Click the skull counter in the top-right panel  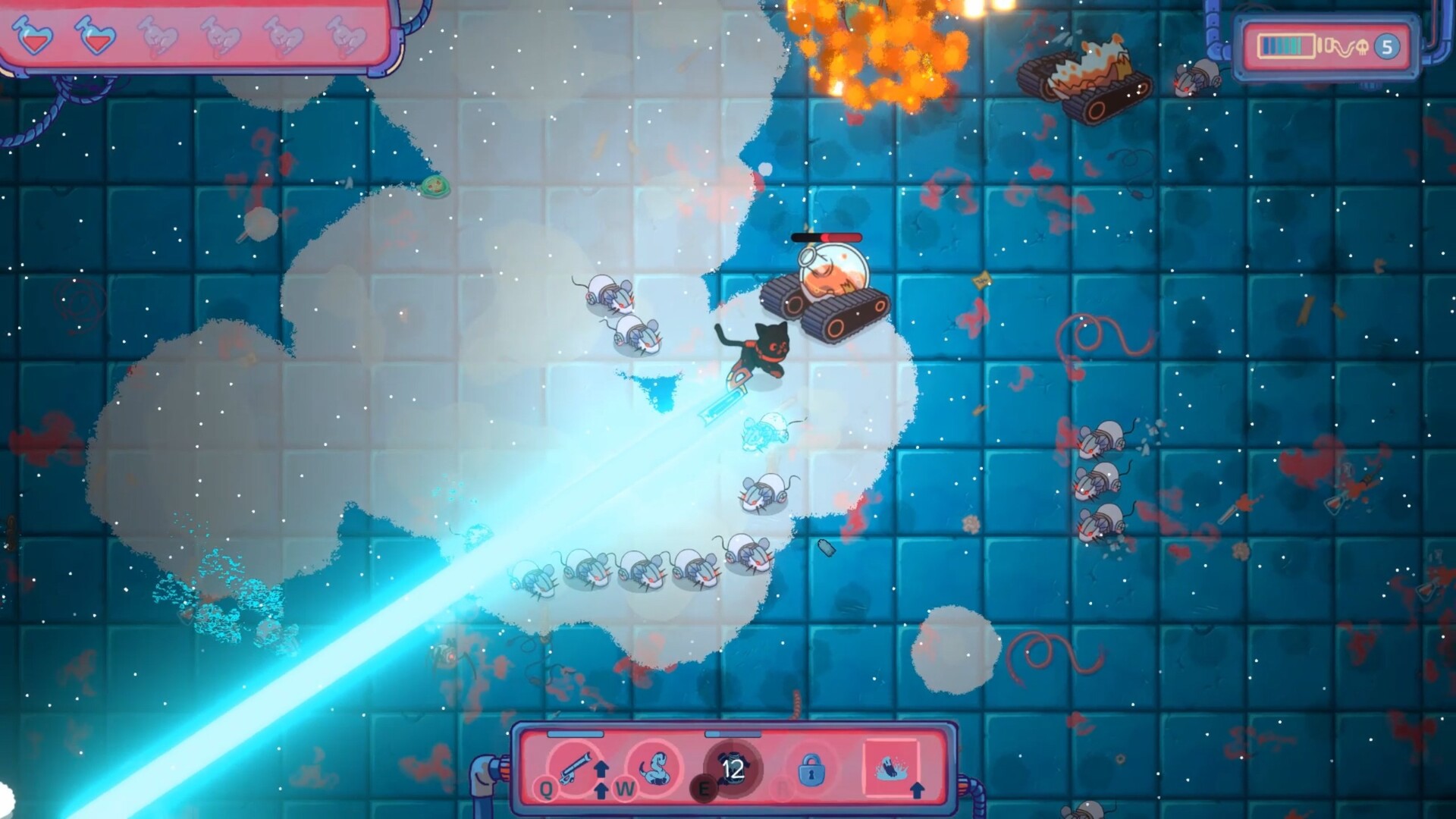pyautogui.click(x=1363, y=47)
